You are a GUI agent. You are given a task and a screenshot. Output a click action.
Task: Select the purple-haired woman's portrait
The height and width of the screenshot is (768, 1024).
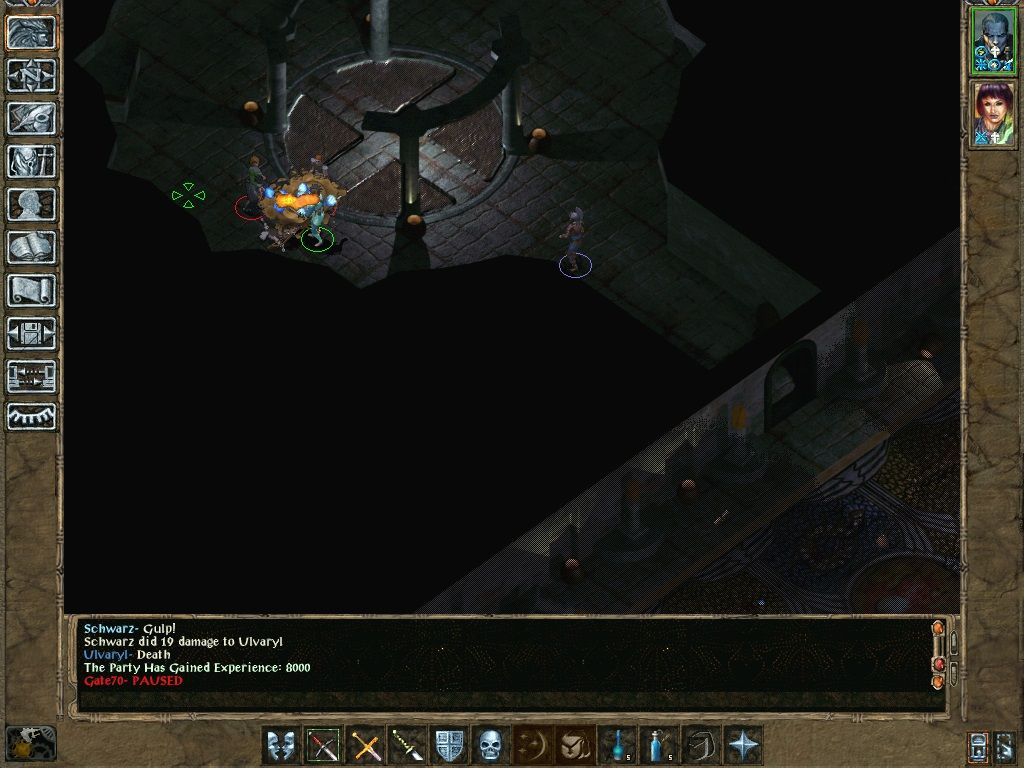tap(994, 114)
